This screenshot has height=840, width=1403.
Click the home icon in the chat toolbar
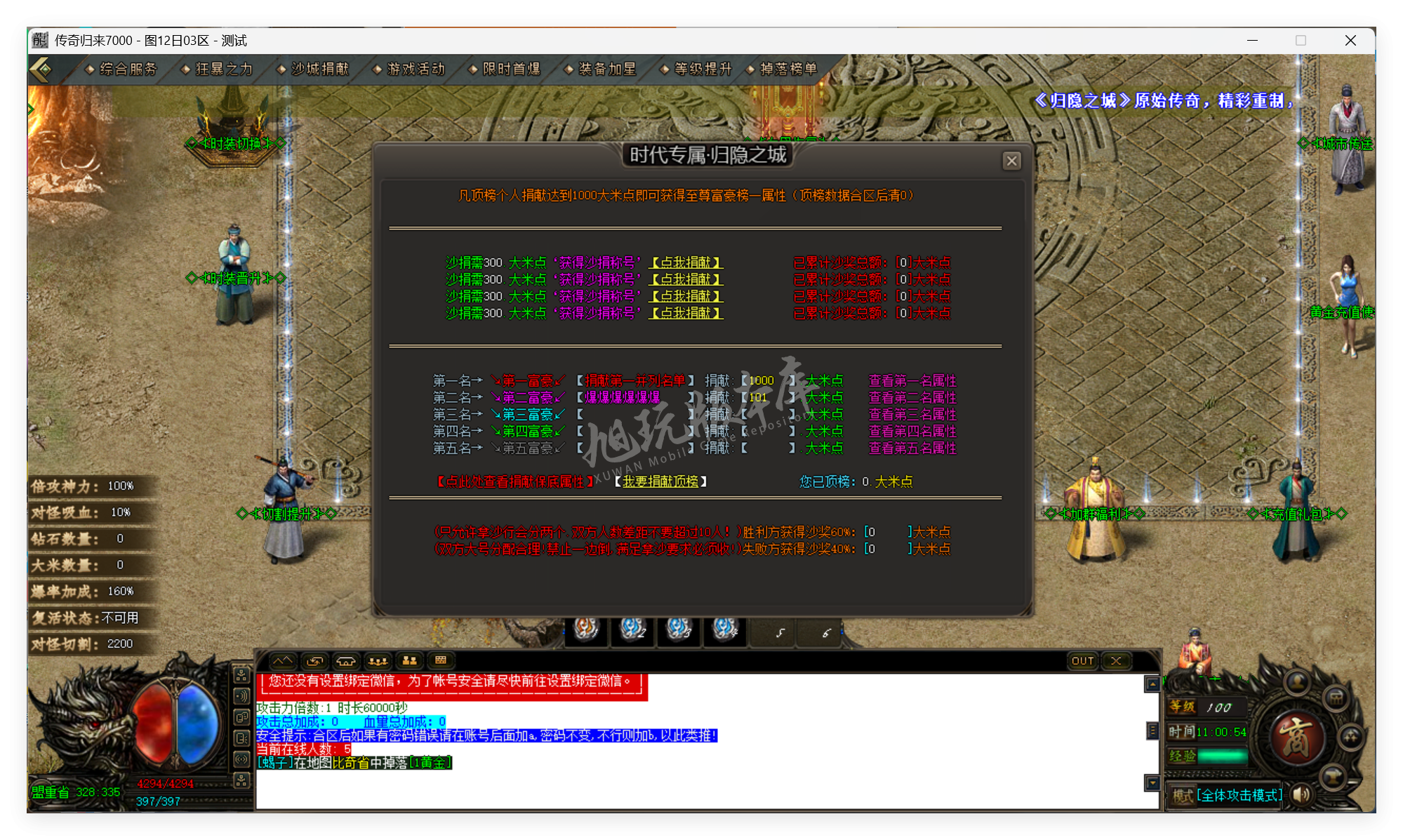pyautogui.click(x=346, y=661)
